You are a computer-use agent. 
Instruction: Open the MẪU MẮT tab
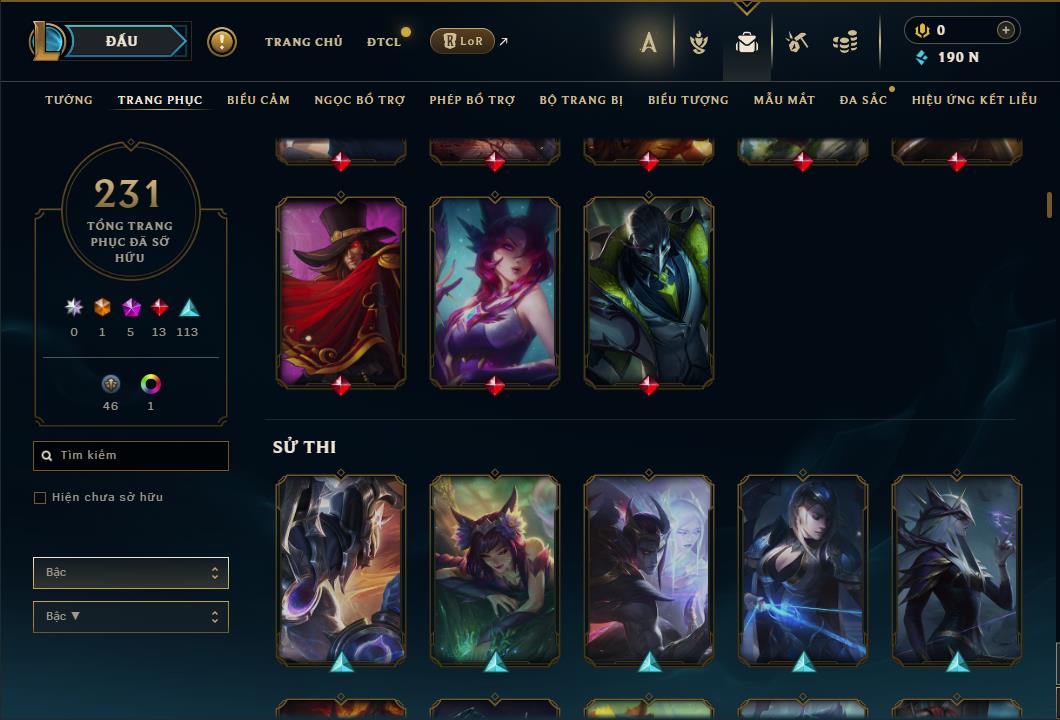pyautogui.click(x=784, y=100)
